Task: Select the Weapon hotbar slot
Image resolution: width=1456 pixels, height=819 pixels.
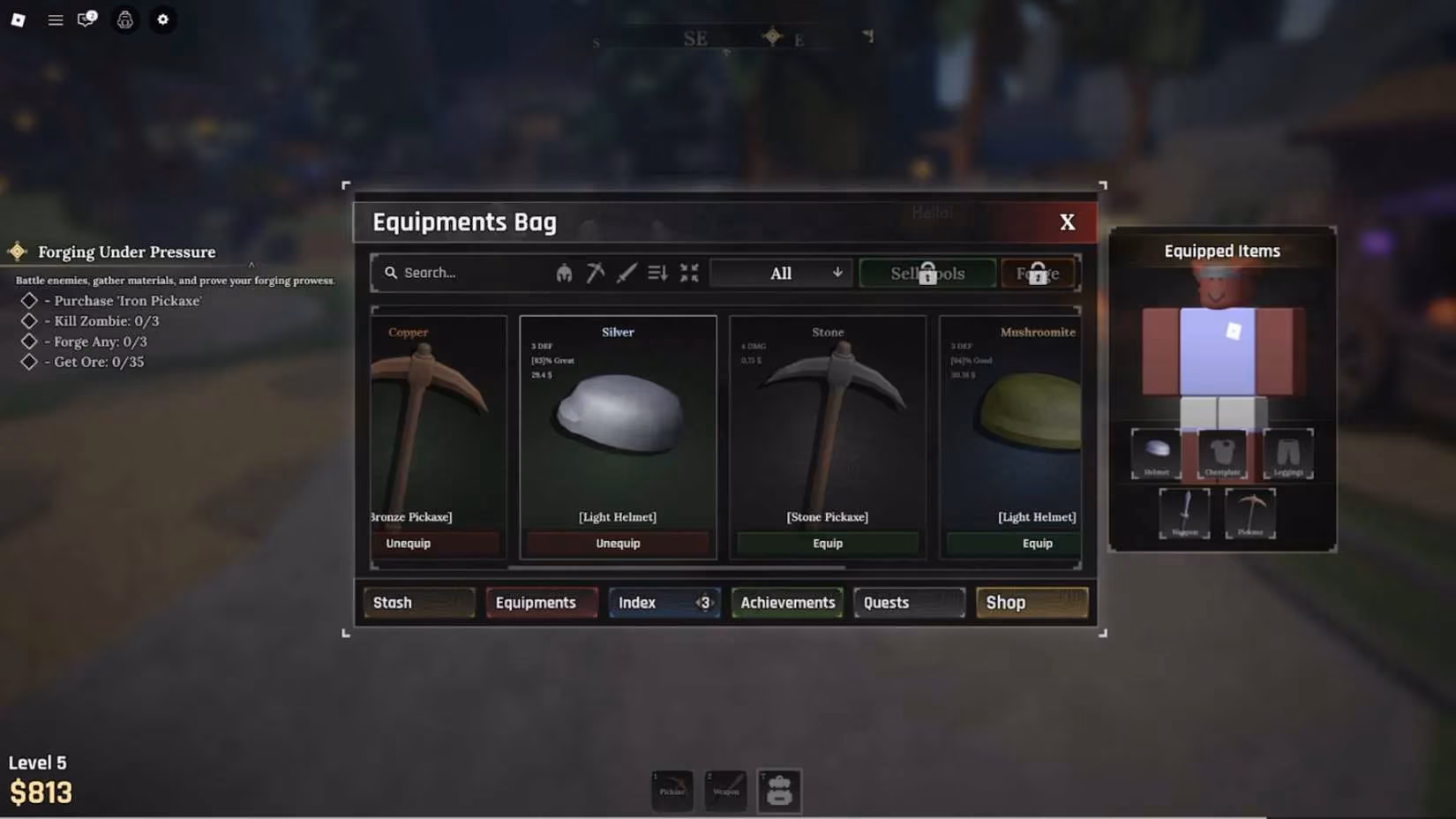Action: (x=725, y=791)
